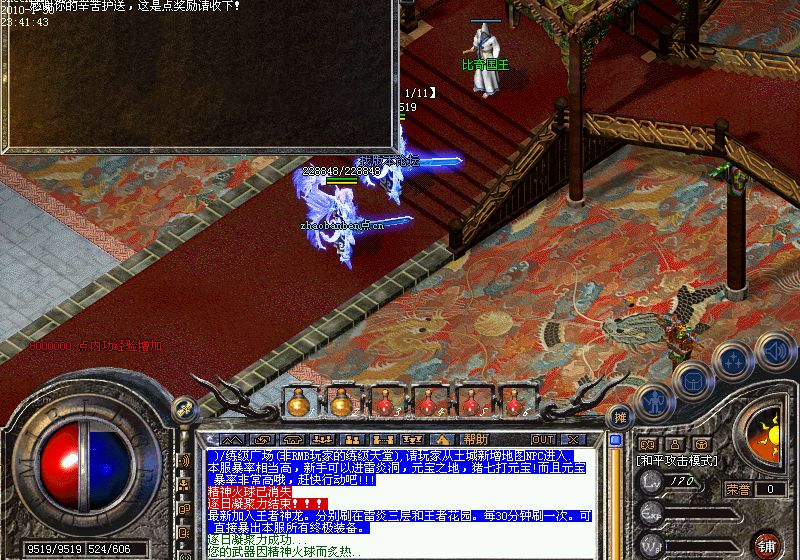Select the chat scrollbar blue handle

point(616,440)
